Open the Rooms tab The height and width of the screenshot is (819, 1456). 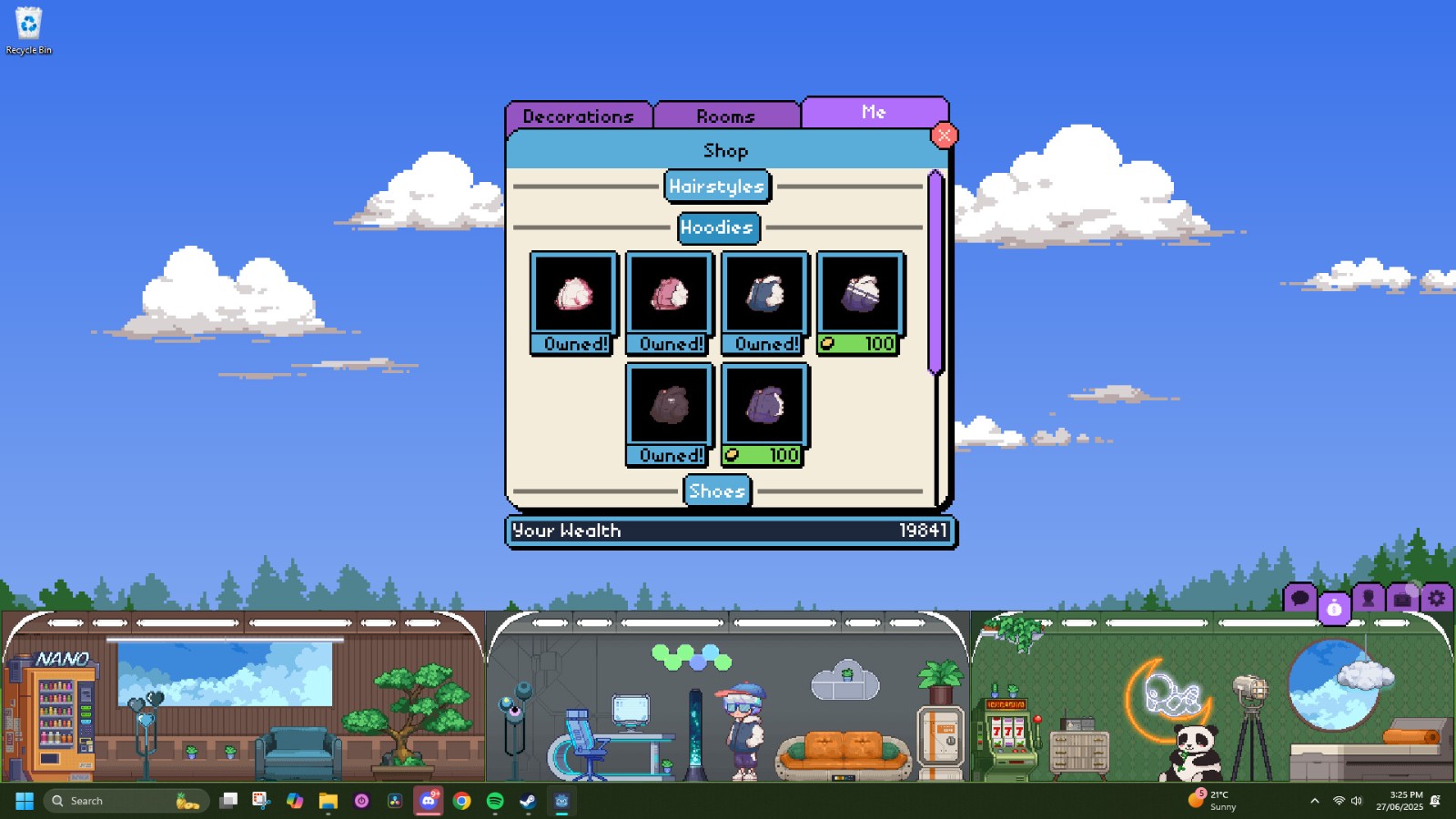pos(725,116)
